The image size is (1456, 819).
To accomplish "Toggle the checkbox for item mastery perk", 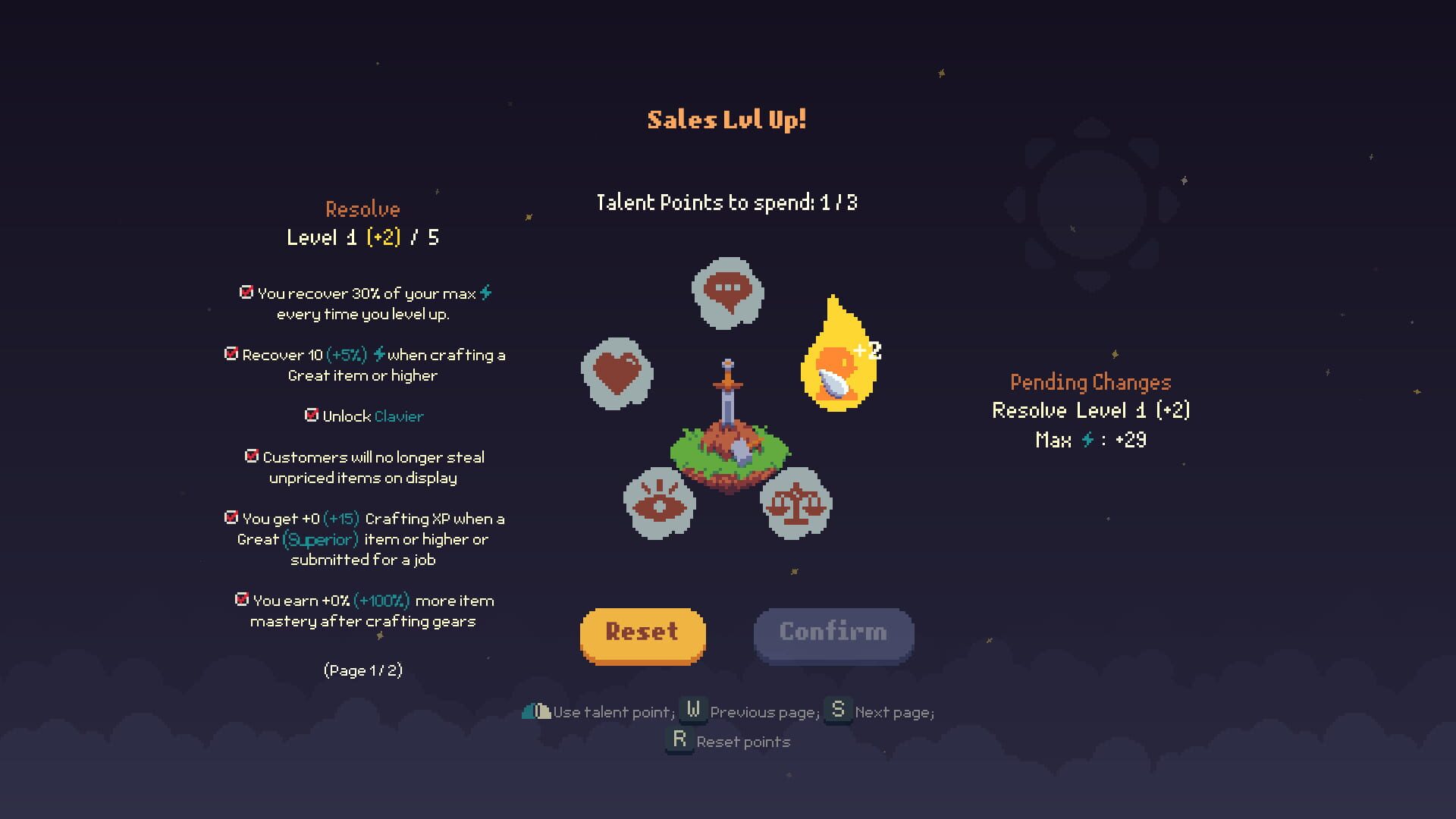I will (241, 600).
